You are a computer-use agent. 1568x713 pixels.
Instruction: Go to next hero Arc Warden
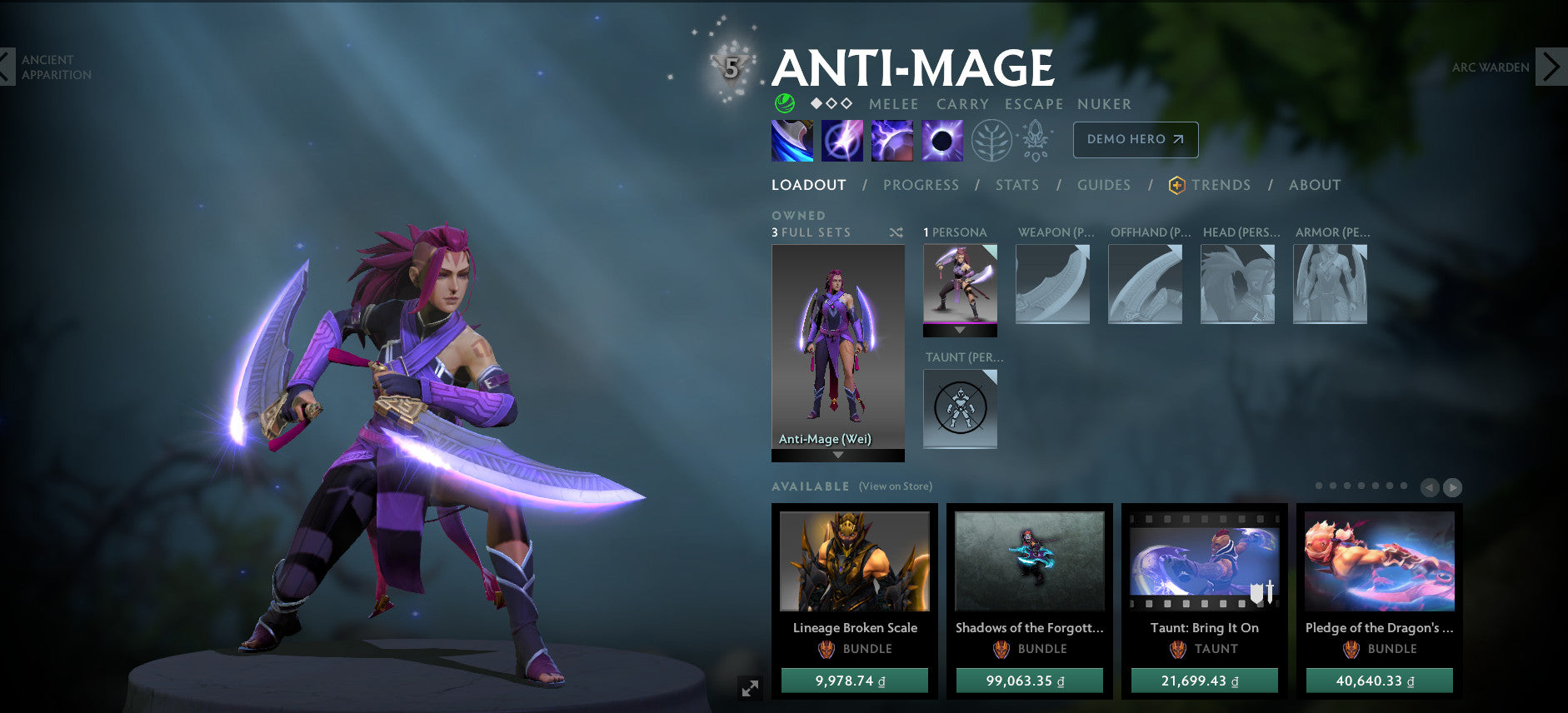coord(1550,67)
